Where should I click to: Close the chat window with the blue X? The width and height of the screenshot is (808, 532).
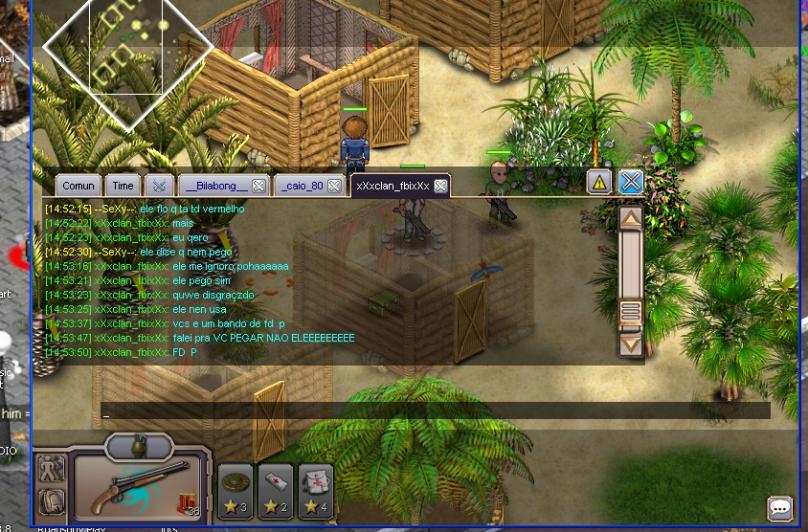630,182
